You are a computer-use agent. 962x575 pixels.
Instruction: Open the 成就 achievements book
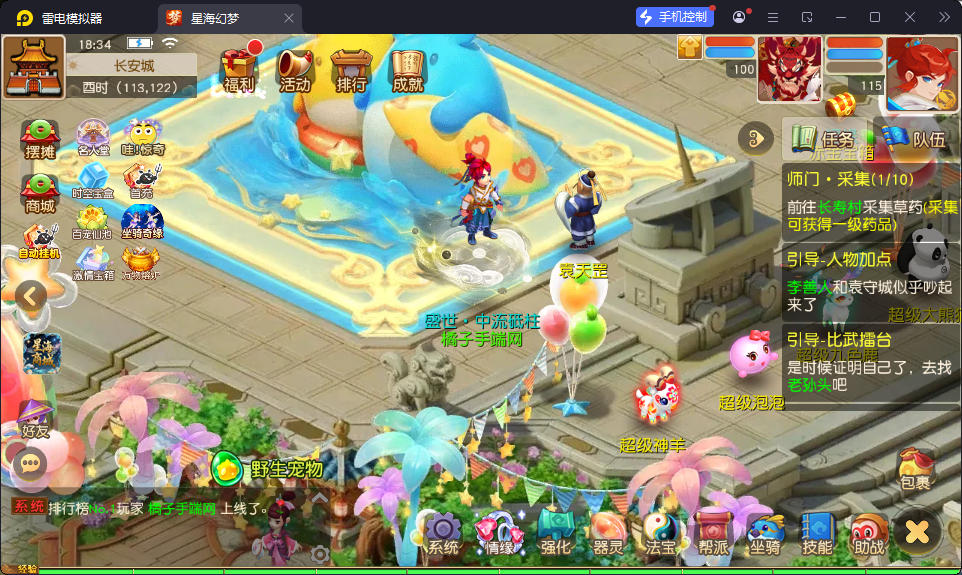408,71
